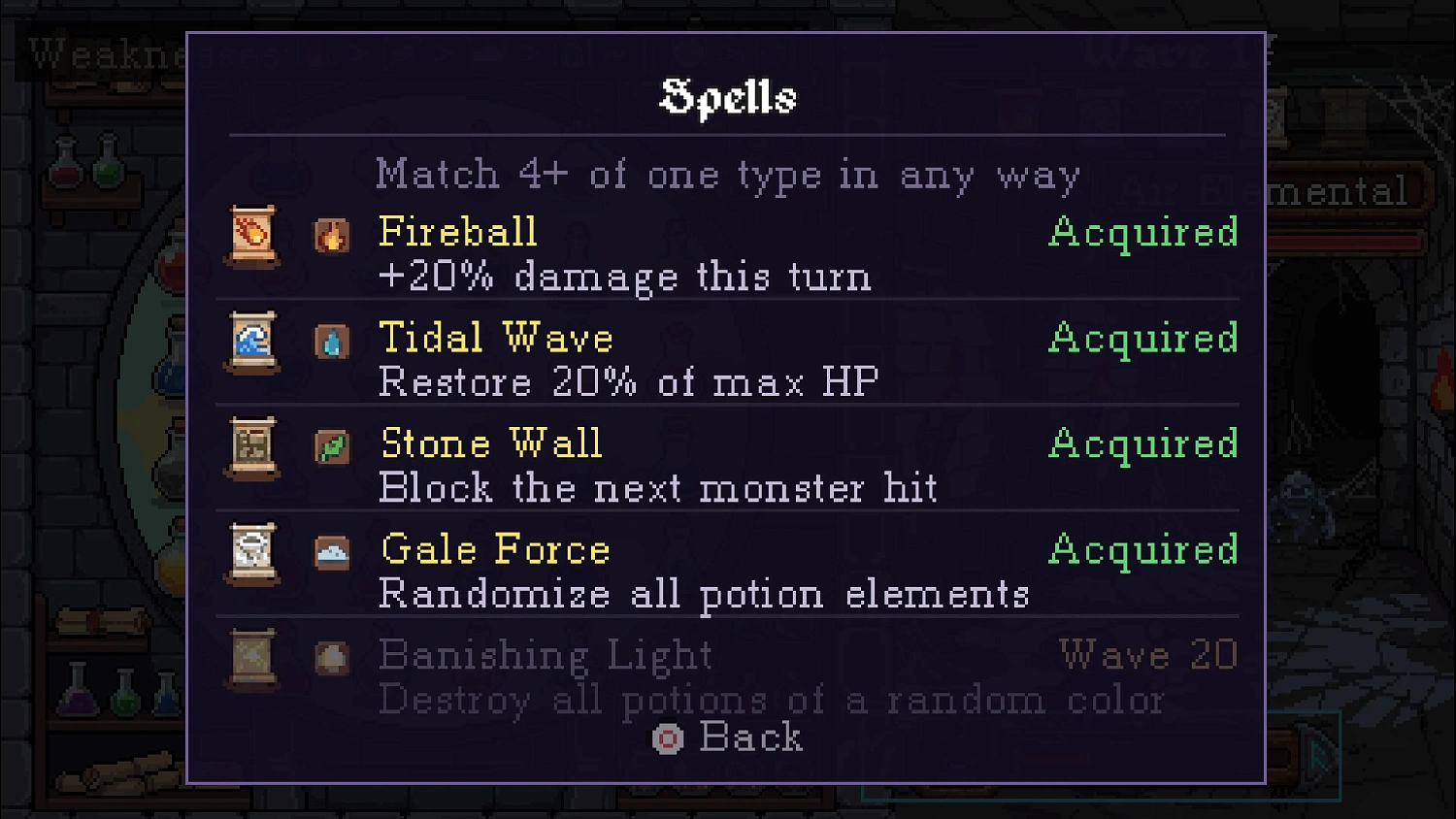1456x819 pixels.
Task: Select the leaf element icon beside Stone Wall
Action: (x=332, y=448)
